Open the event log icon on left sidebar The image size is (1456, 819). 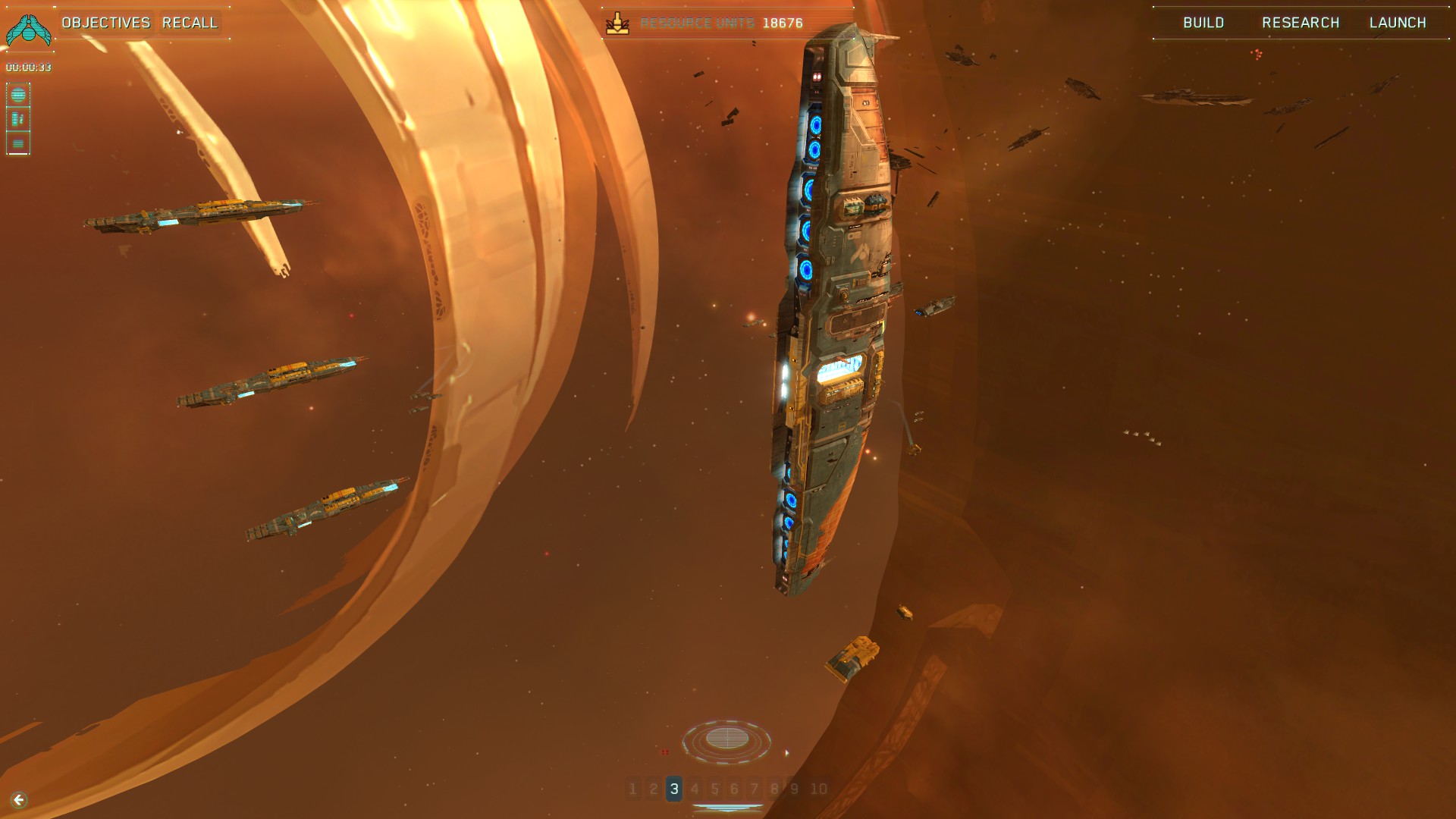pyautogui.click(x=20, y=142)
